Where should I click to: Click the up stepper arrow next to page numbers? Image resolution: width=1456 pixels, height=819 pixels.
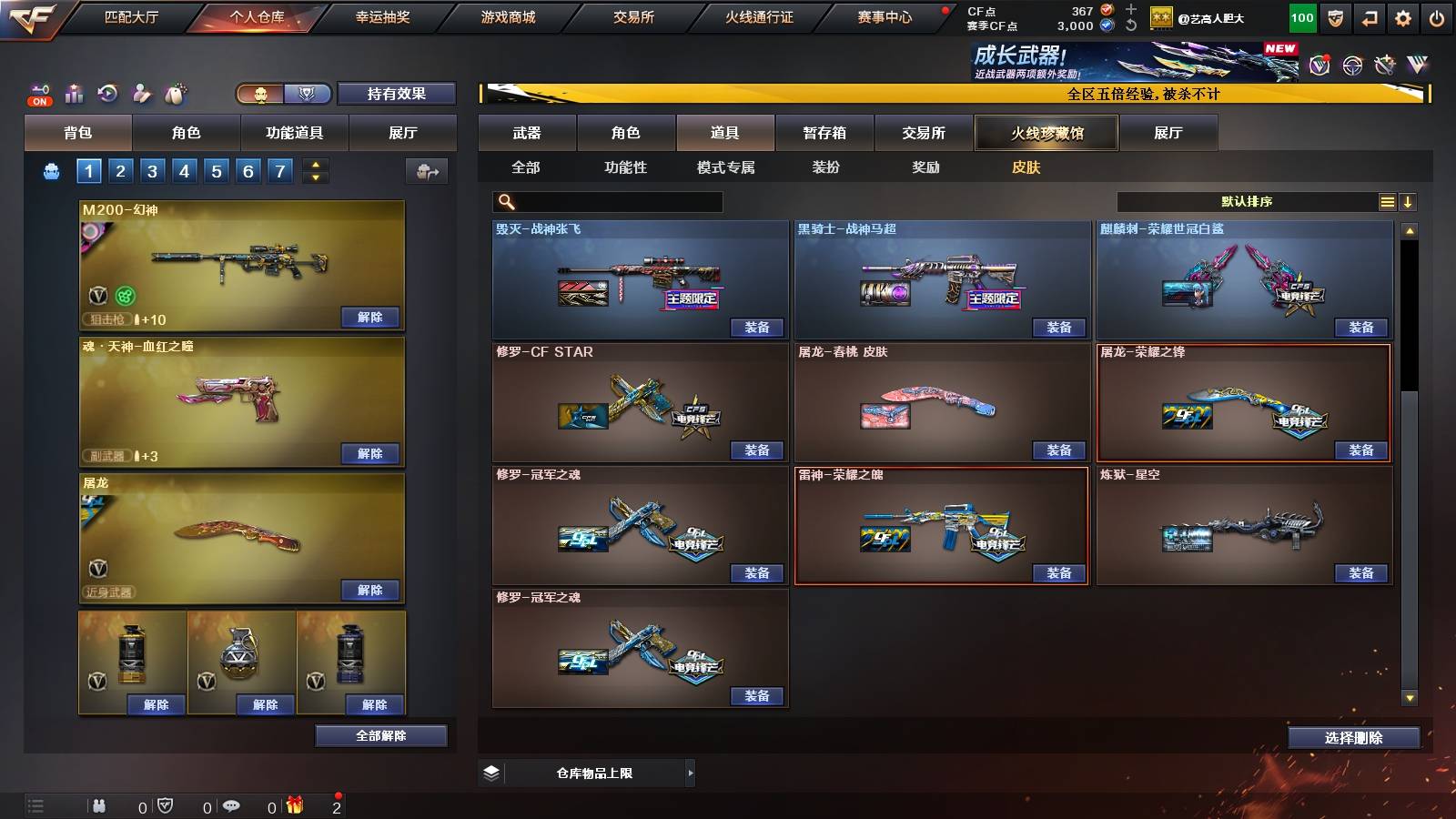pos(314,164)
